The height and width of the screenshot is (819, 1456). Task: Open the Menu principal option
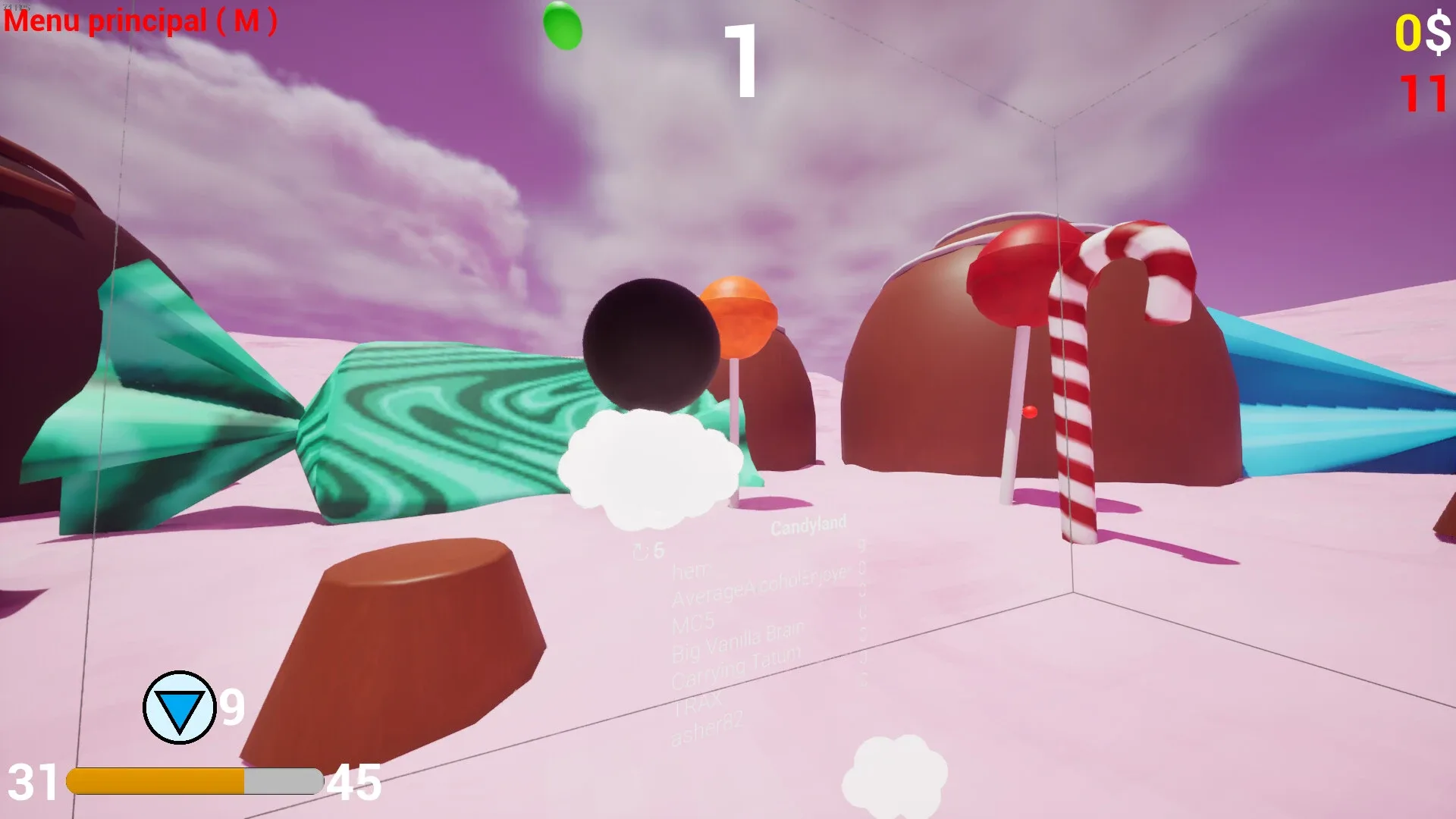click(x=138, y=21)
